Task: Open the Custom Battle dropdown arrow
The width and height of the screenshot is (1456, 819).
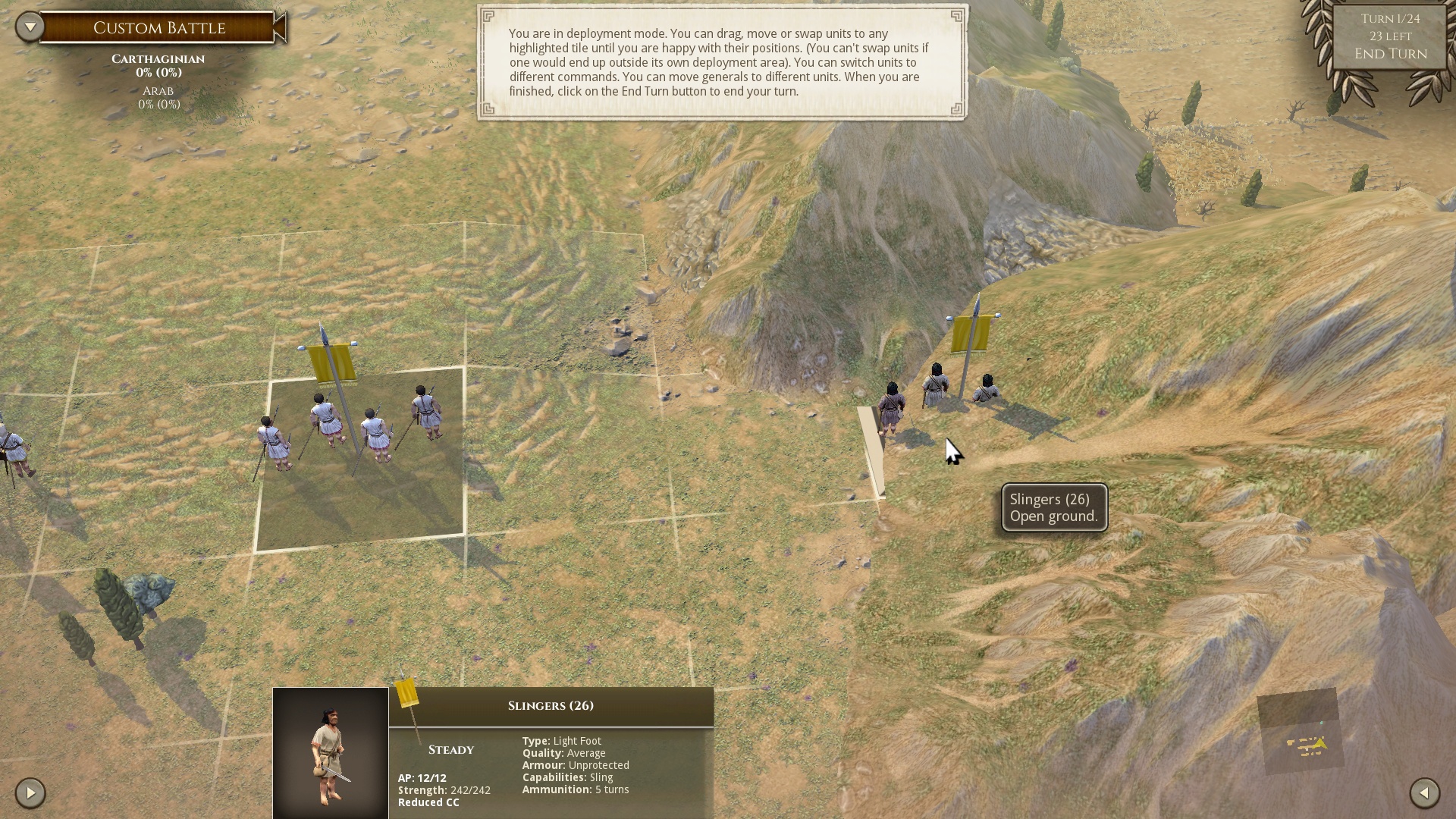Action: coord(30,27)
